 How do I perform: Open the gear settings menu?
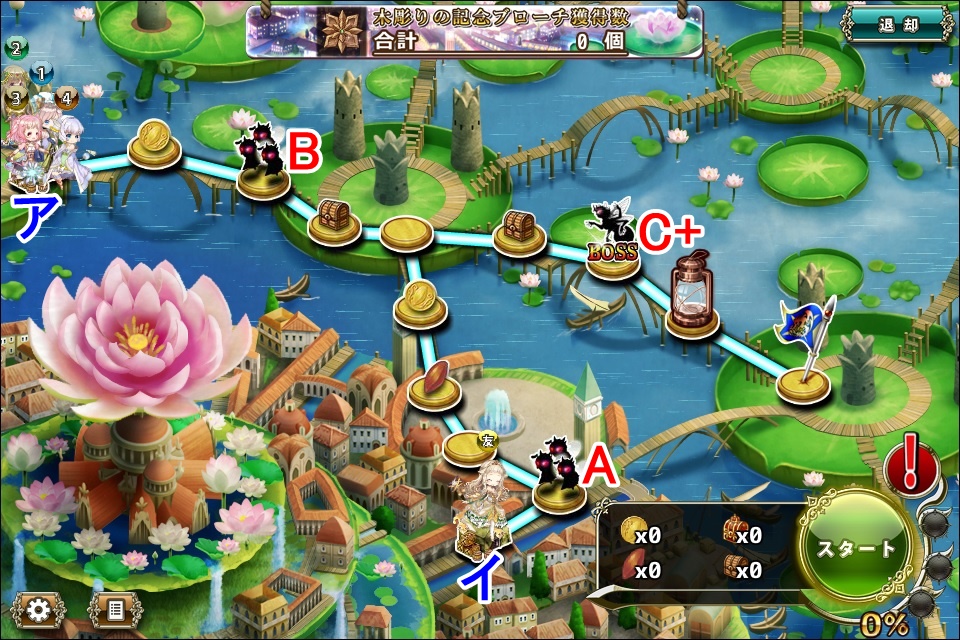(x=37, y=608)
